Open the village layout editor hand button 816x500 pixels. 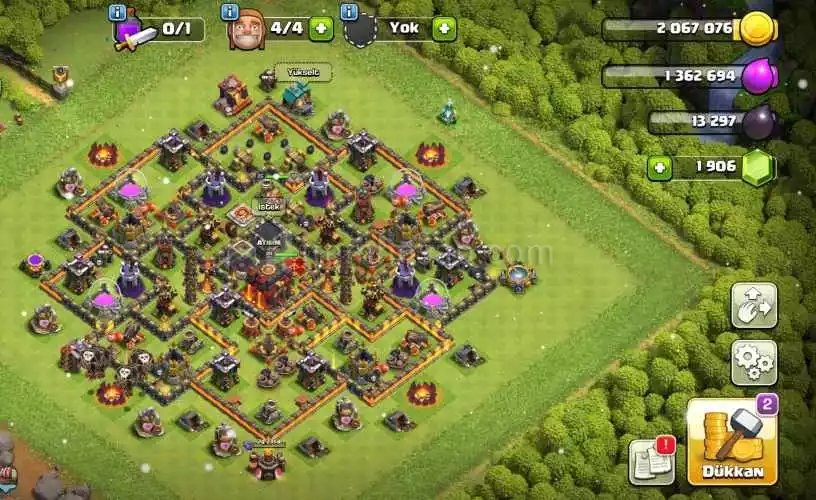(753, 304)
